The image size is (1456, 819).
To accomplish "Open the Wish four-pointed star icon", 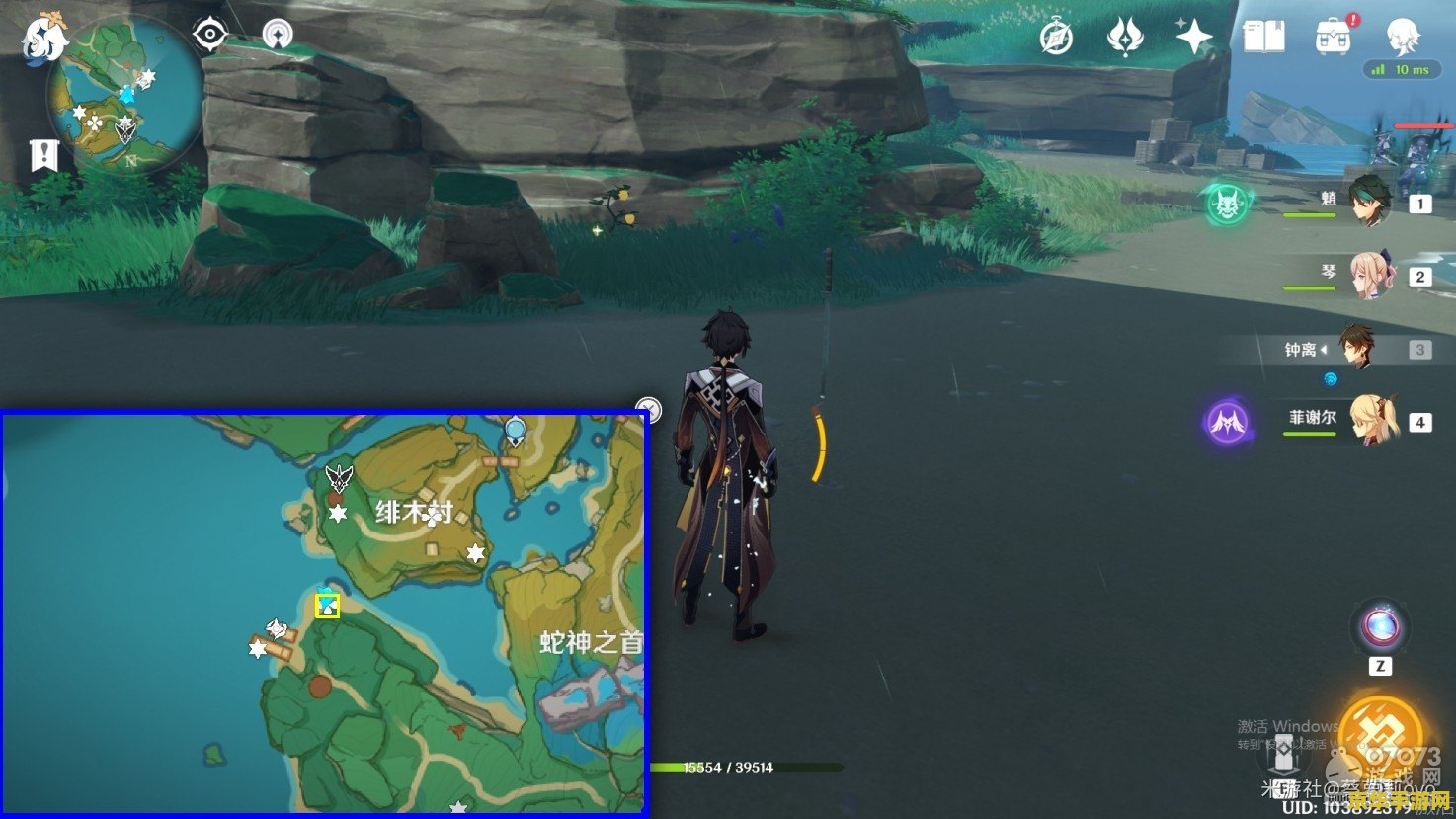I will 1193,38.
